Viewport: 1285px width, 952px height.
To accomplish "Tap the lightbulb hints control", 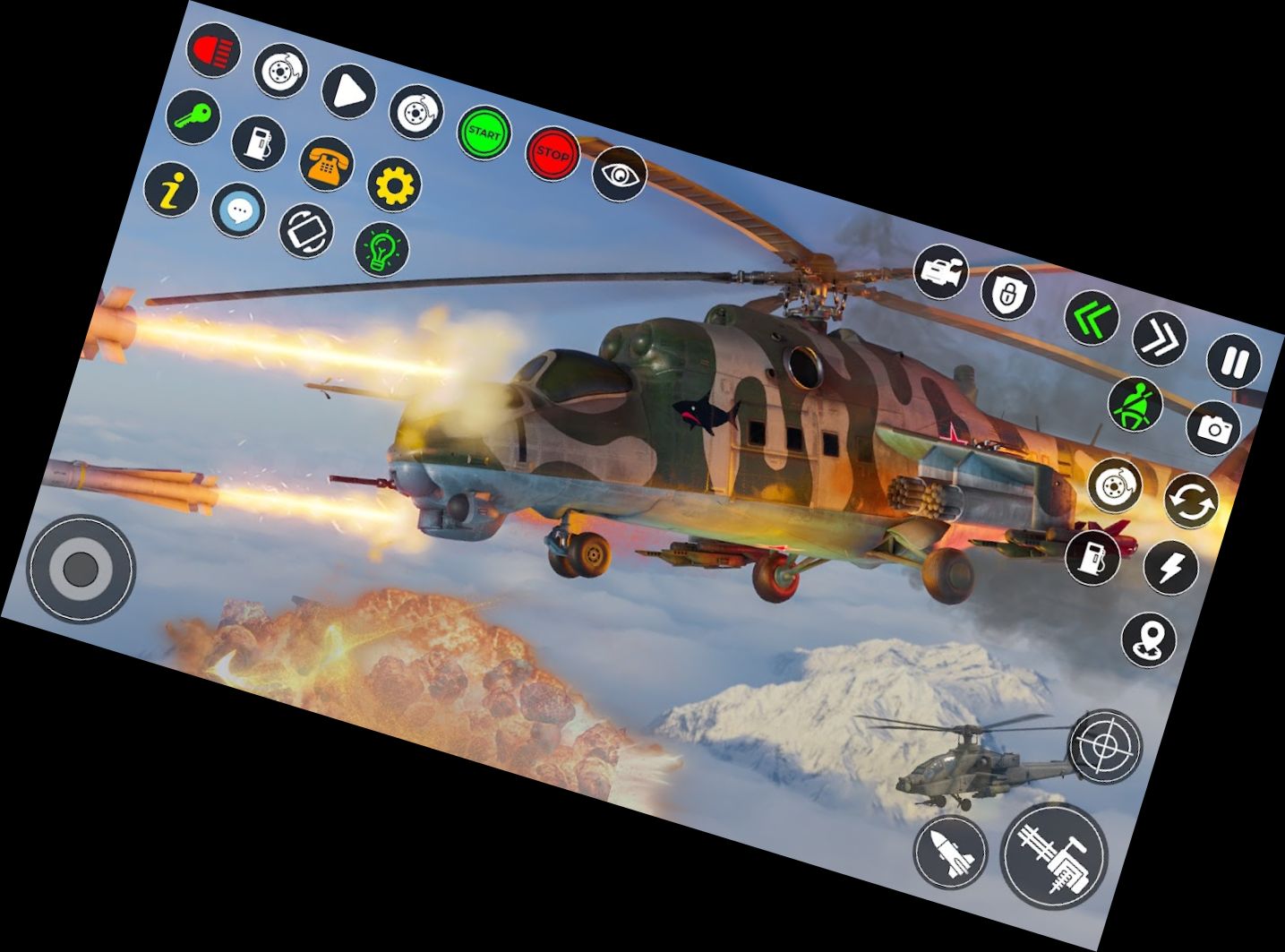I will (383, 248).
